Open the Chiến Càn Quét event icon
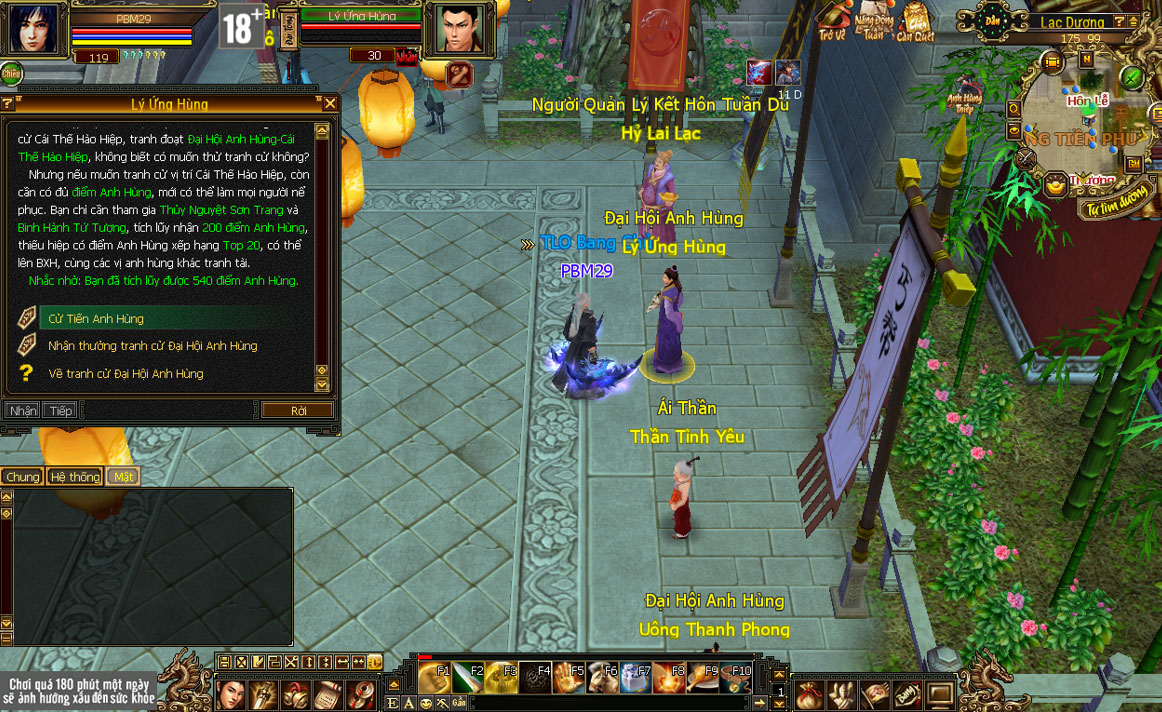 click(x=914, y=20)
